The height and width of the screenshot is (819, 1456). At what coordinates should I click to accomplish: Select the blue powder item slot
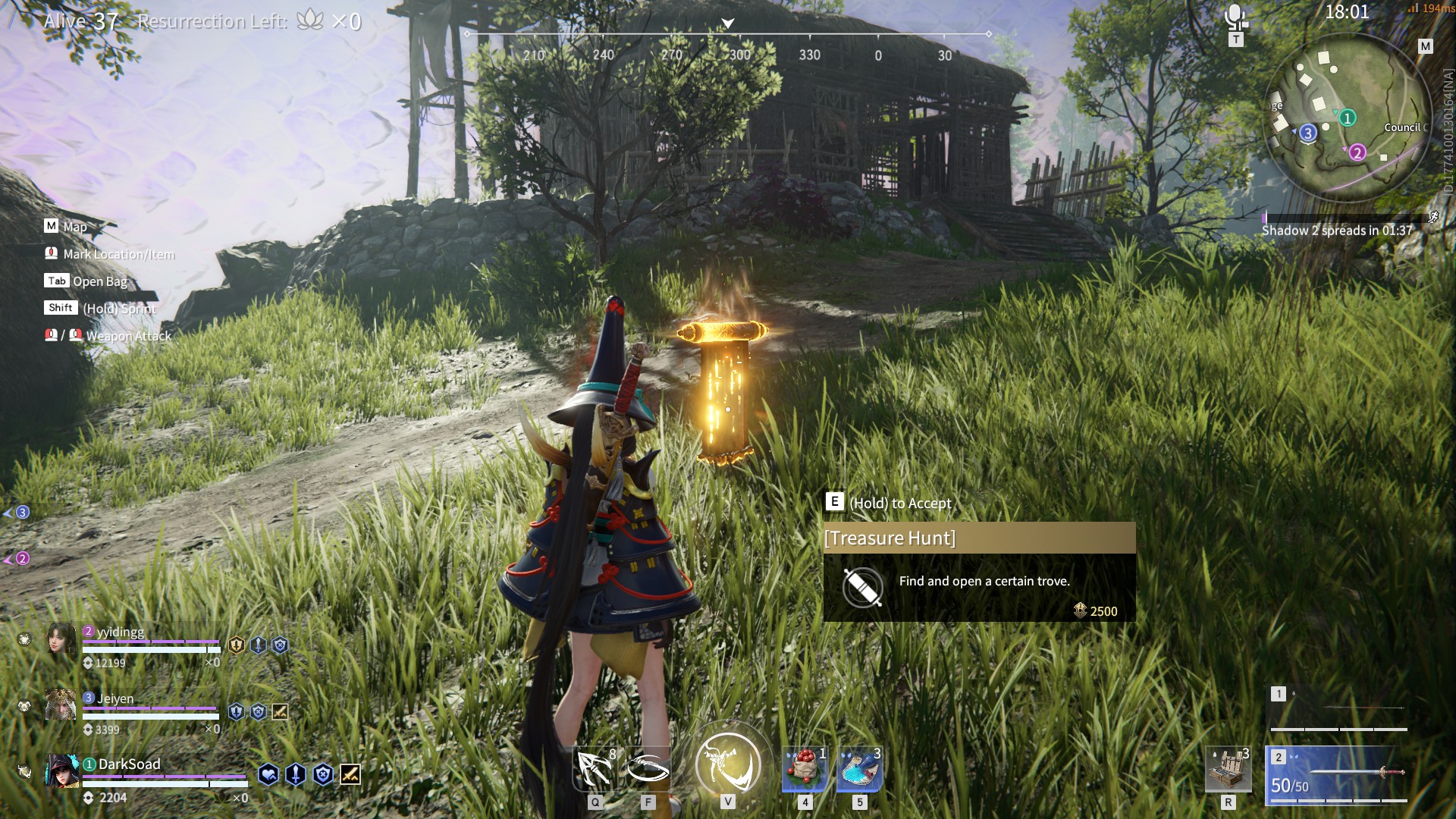pos(860,768)
